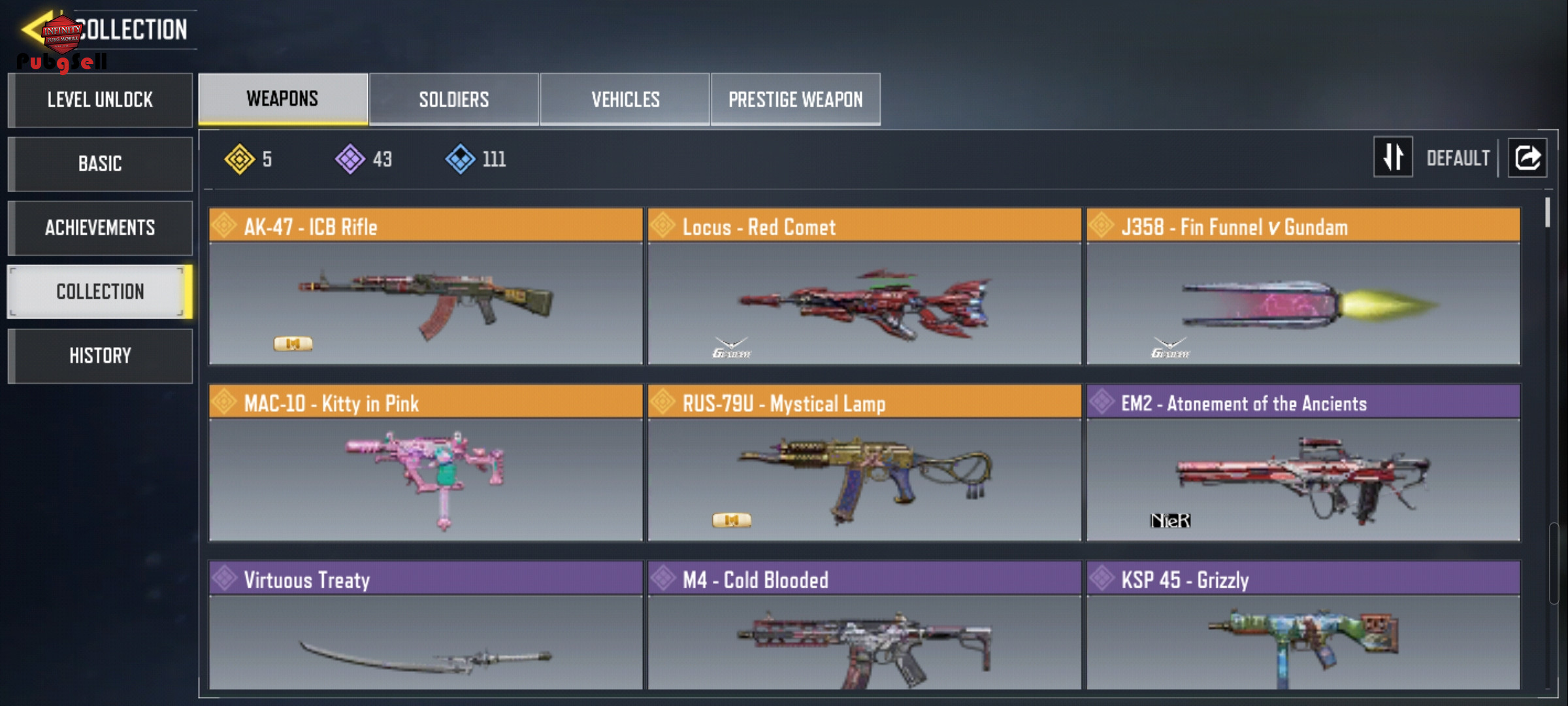Select the RUS-79U Mystical Lamp card
This screenshot has height=706, width=1568.
[864, 463]
